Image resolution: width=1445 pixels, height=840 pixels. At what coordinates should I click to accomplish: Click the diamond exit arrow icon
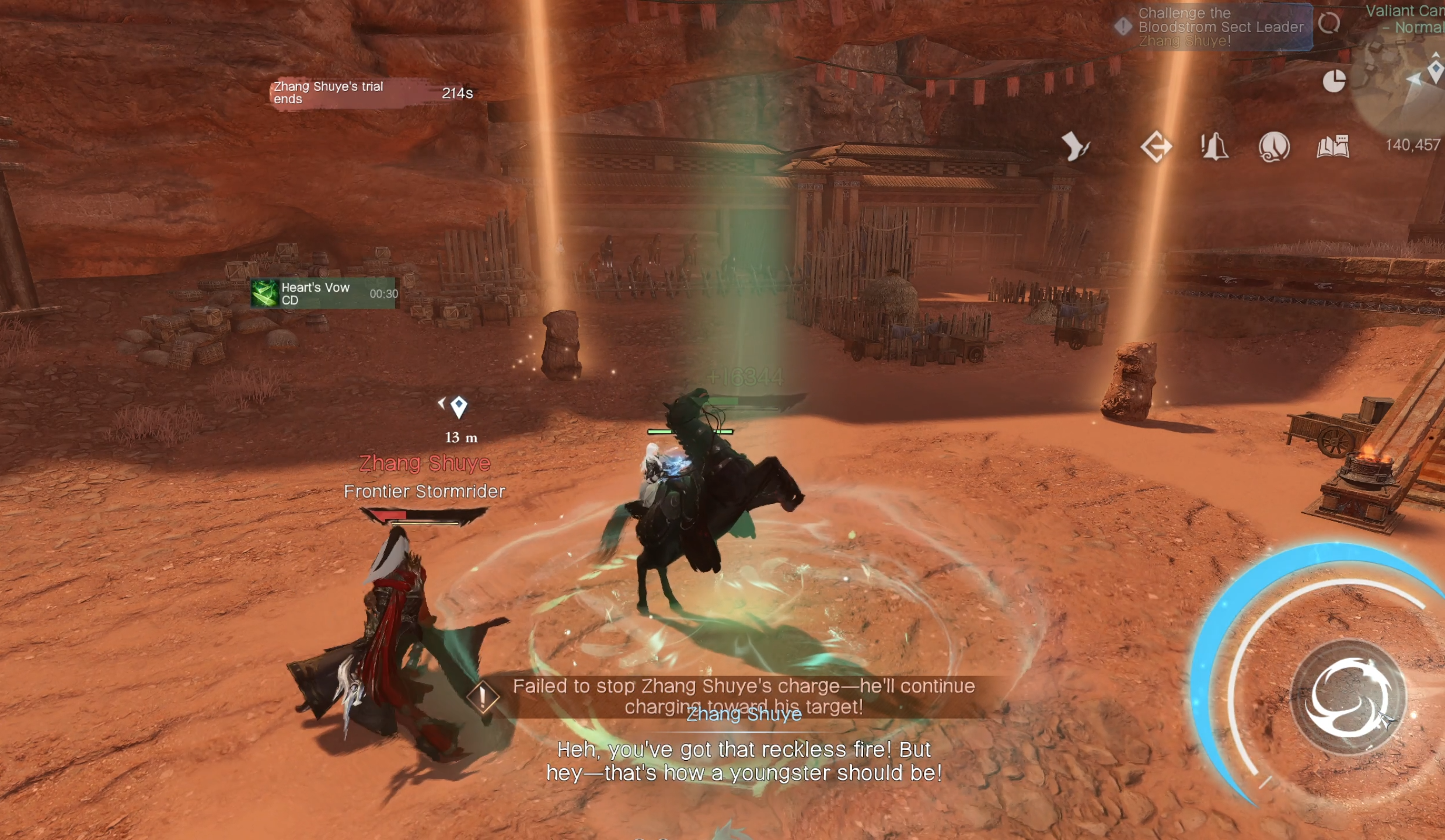(x=1156, y=146)
